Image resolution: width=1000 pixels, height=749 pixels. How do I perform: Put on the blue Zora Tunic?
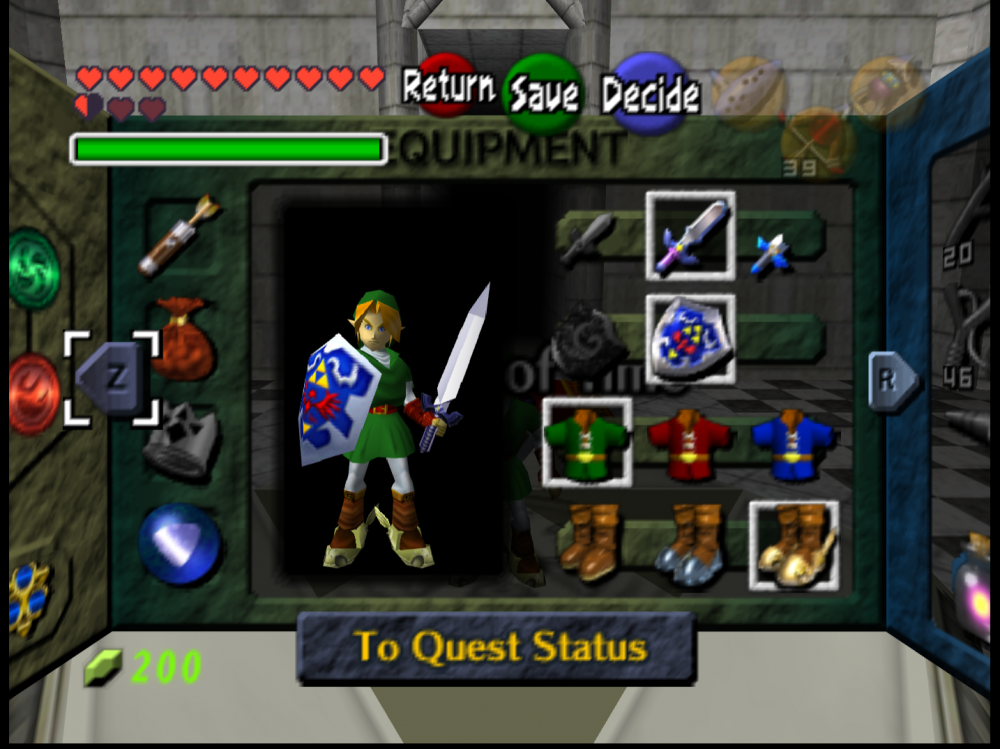point(792,441)
